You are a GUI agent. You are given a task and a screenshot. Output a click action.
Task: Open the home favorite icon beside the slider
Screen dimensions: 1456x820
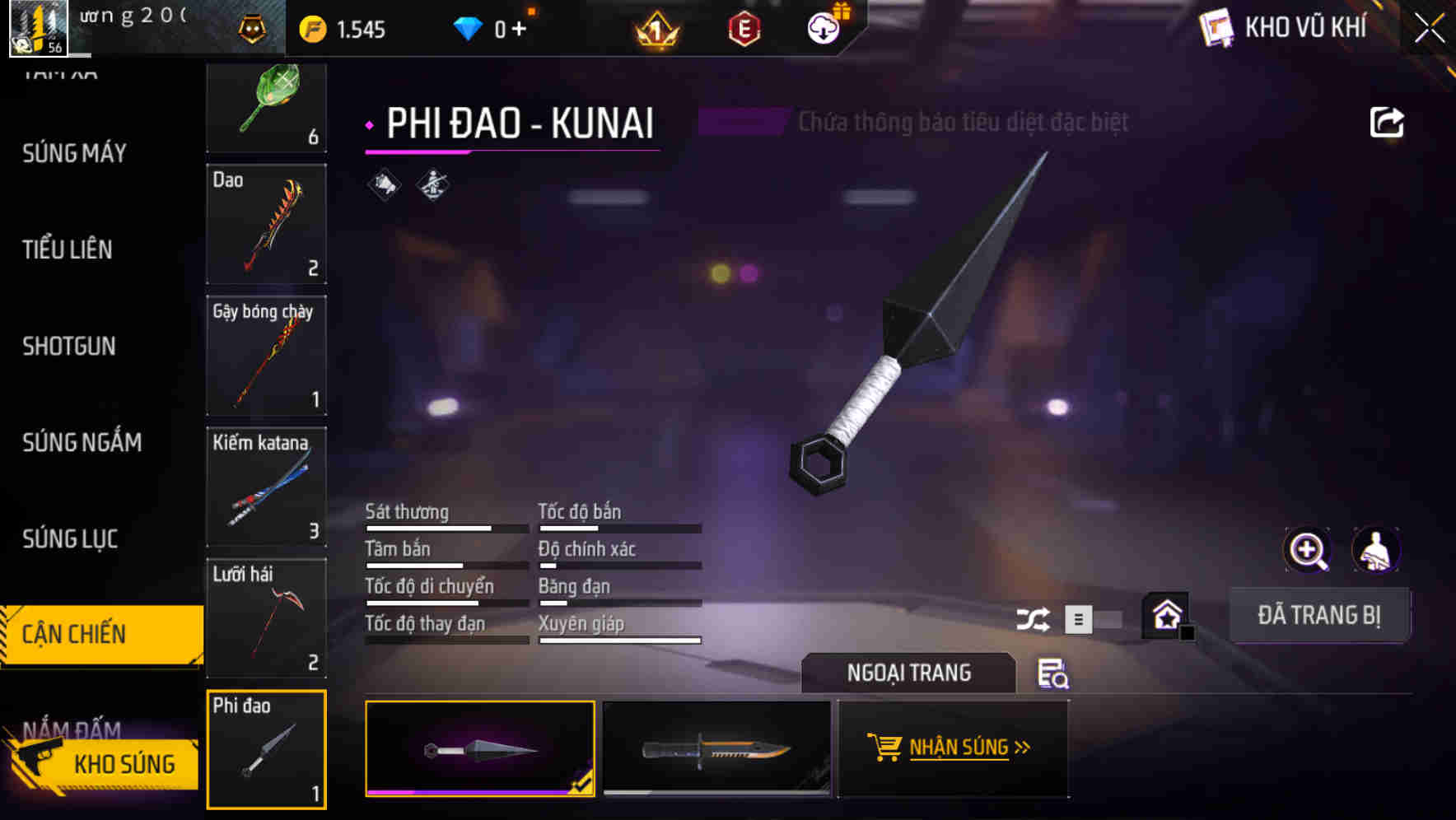click(1165, 614)
